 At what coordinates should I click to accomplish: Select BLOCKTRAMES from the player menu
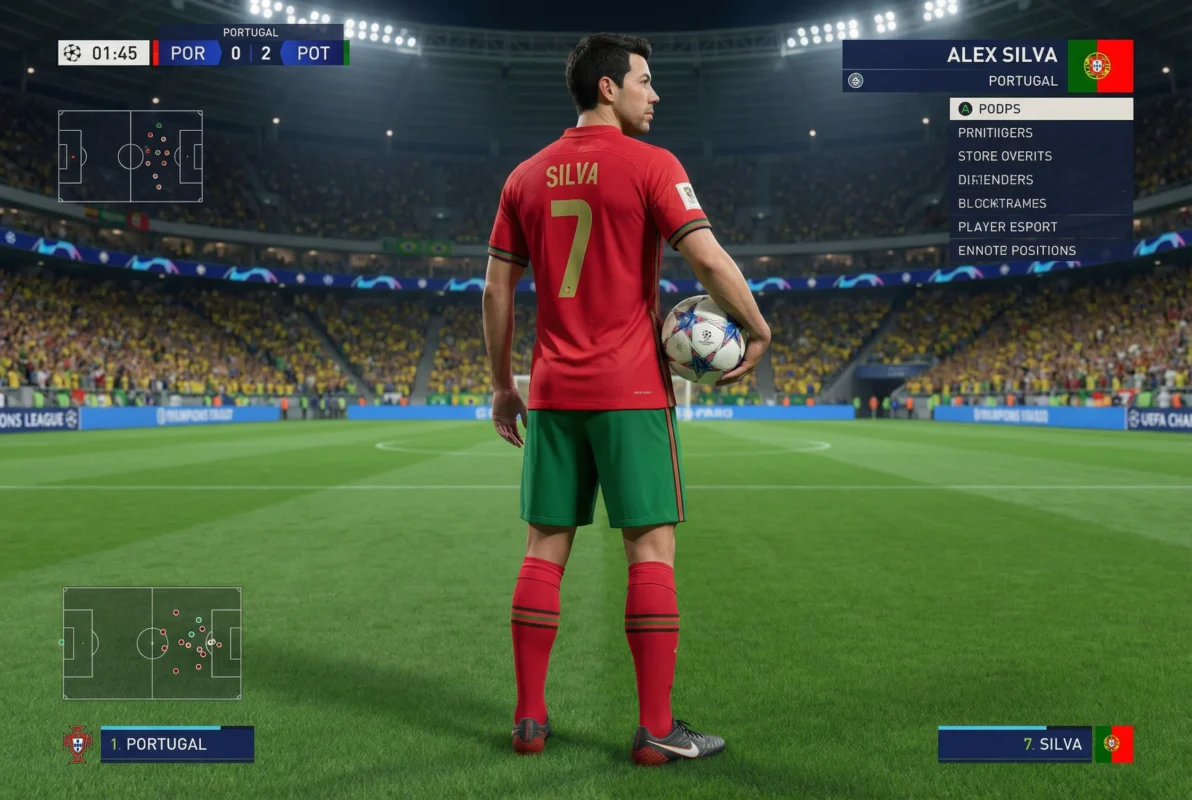(1040, 203)
